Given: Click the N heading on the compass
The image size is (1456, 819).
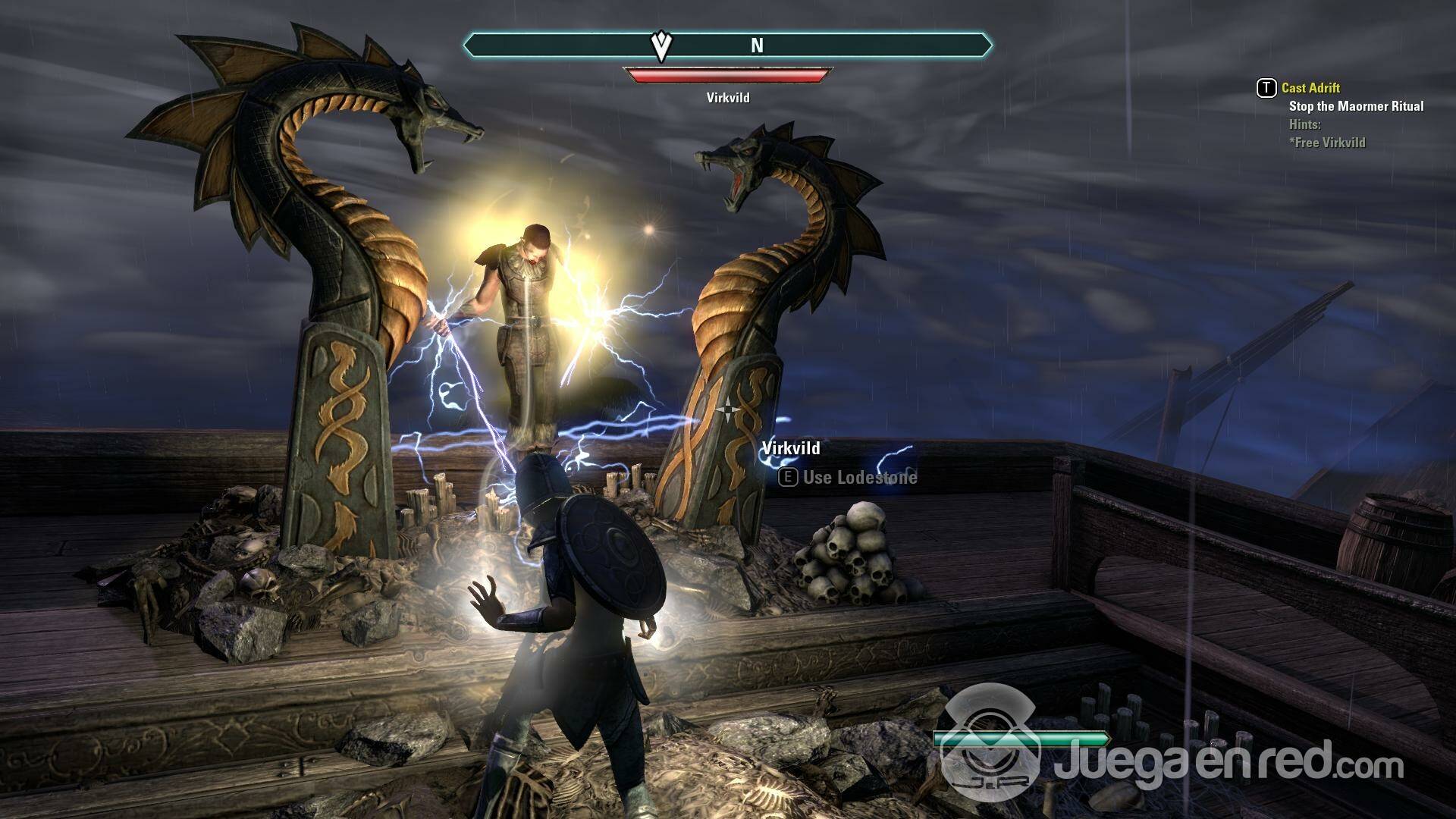Looking at the screenshot, I should click(757, 46).
